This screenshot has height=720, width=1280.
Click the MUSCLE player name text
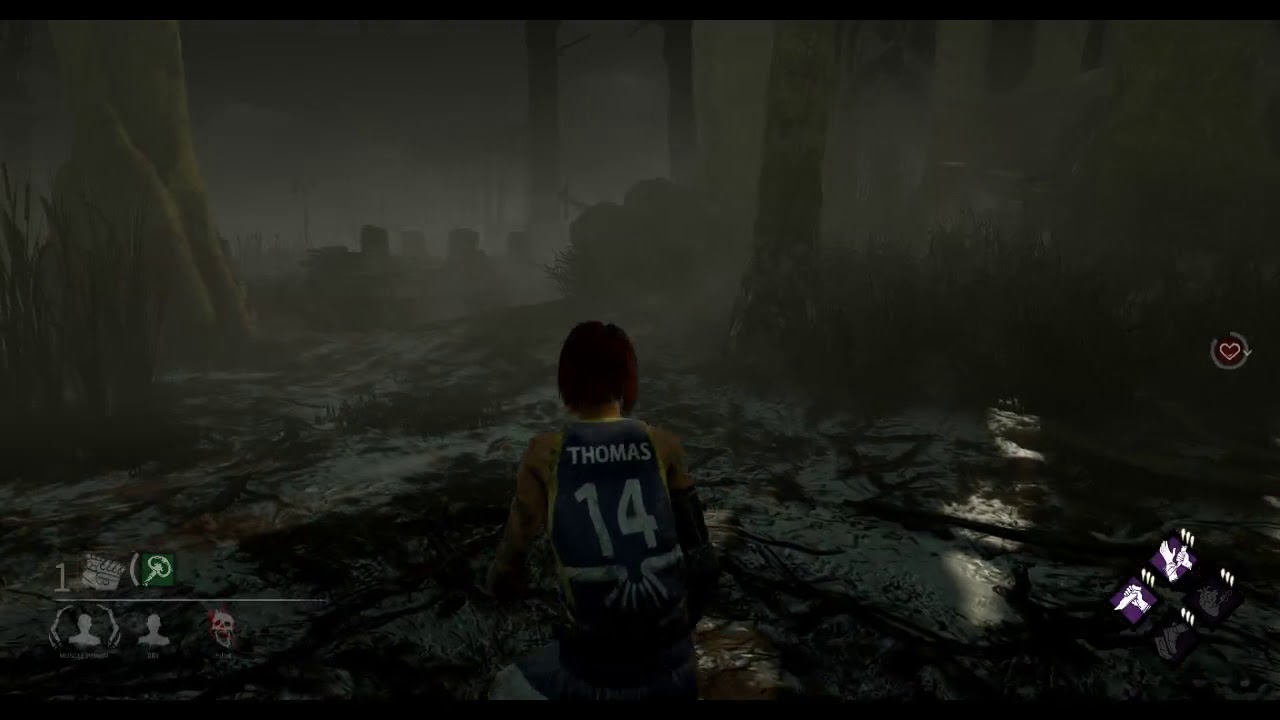point(83,655)
